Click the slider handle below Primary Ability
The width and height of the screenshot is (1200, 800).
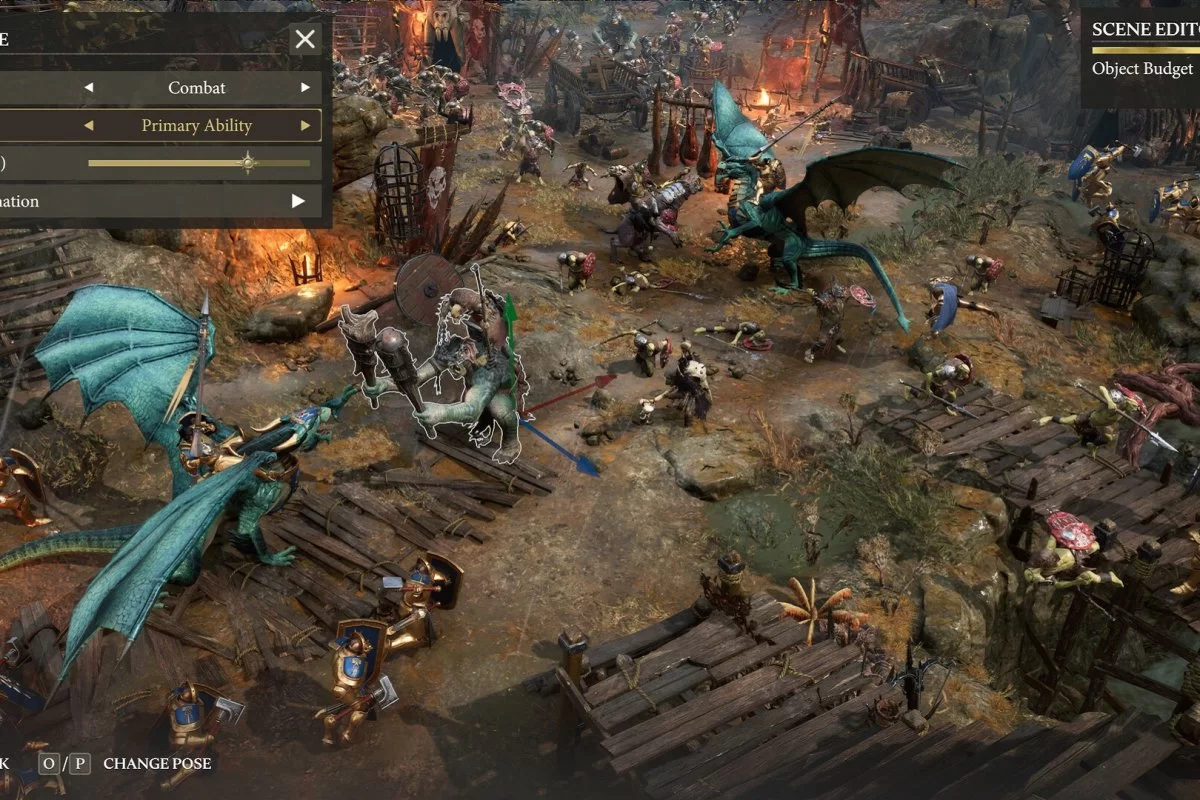[247, 163]
